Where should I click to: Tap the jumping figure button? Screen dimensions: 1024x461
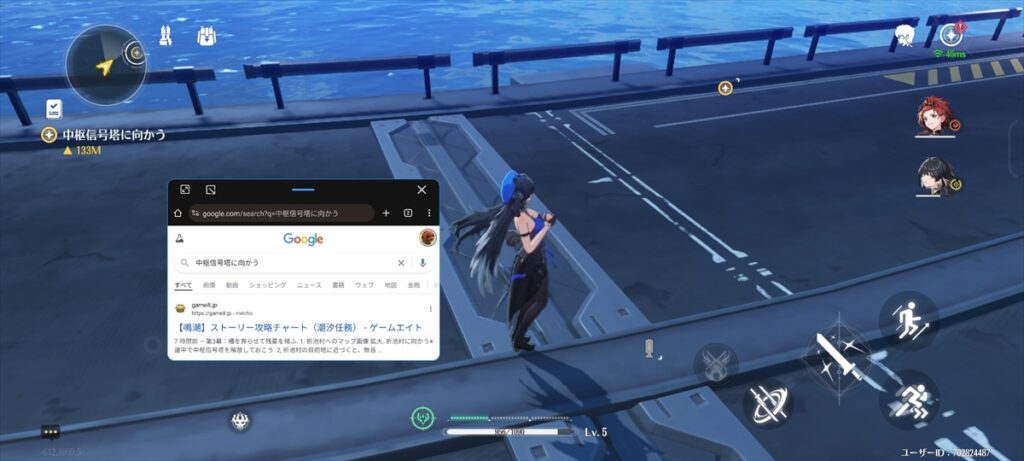pyautogui.click(x=908, y=320)
